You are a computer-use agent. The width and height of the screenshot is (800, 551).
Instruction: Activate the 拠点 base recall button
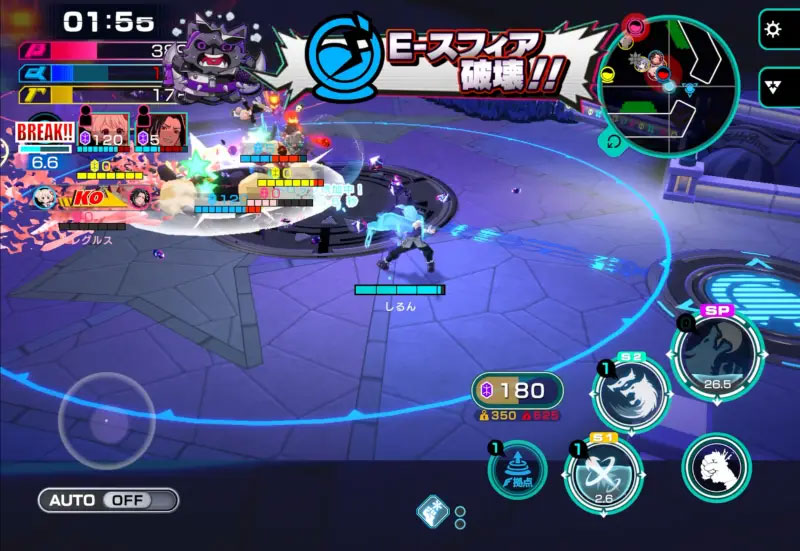click(518, 470)
